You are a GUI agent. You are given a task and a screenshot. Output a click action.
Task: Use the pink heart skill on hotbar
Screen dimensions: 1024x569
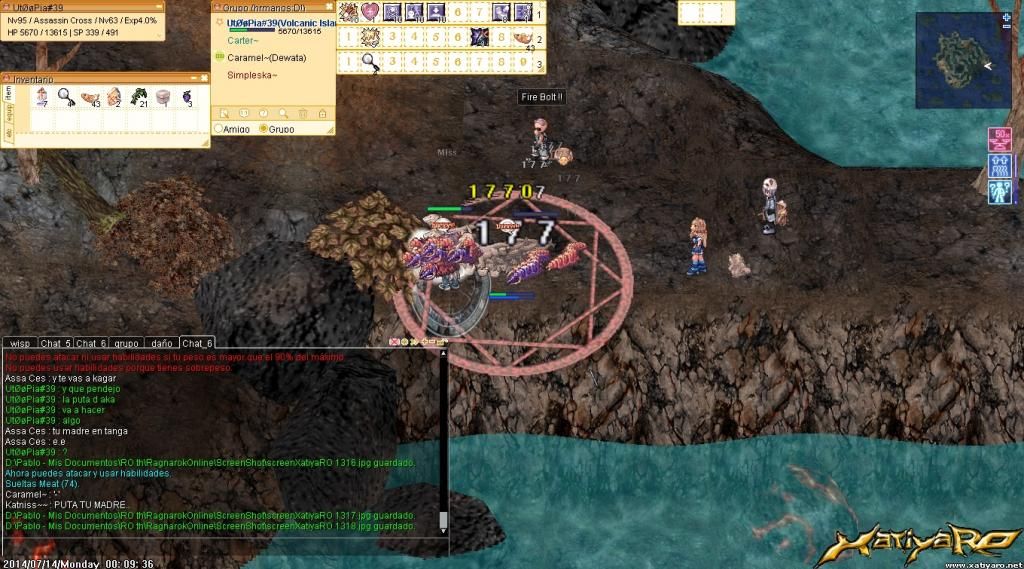pos(371,12)
